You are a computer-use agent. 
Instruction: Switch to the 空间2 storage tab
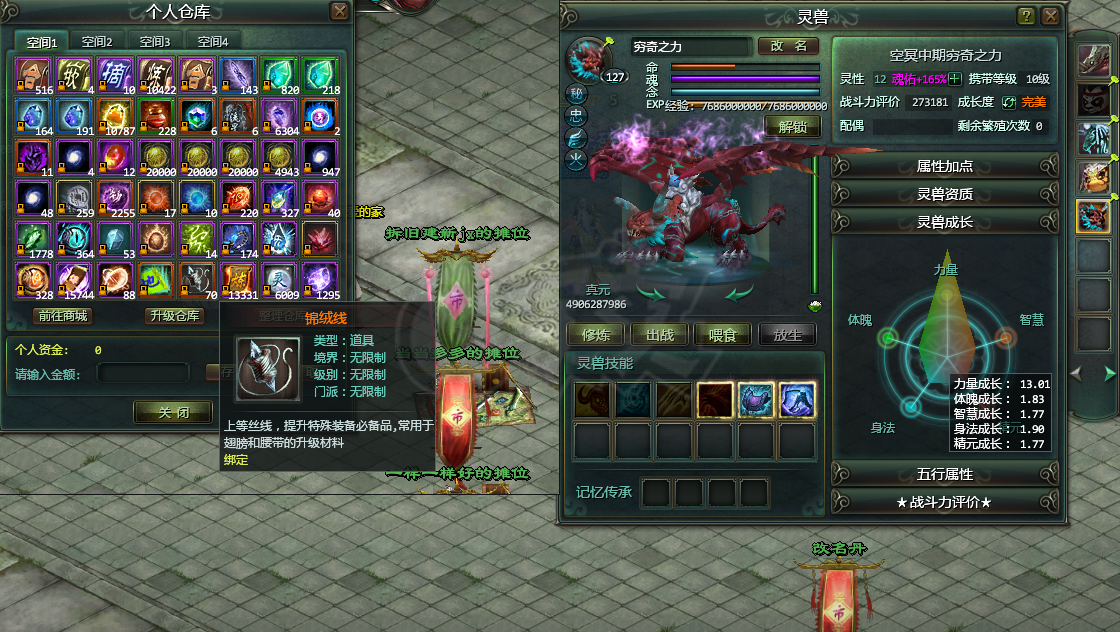pyautogui.click(x=97, y=42)
